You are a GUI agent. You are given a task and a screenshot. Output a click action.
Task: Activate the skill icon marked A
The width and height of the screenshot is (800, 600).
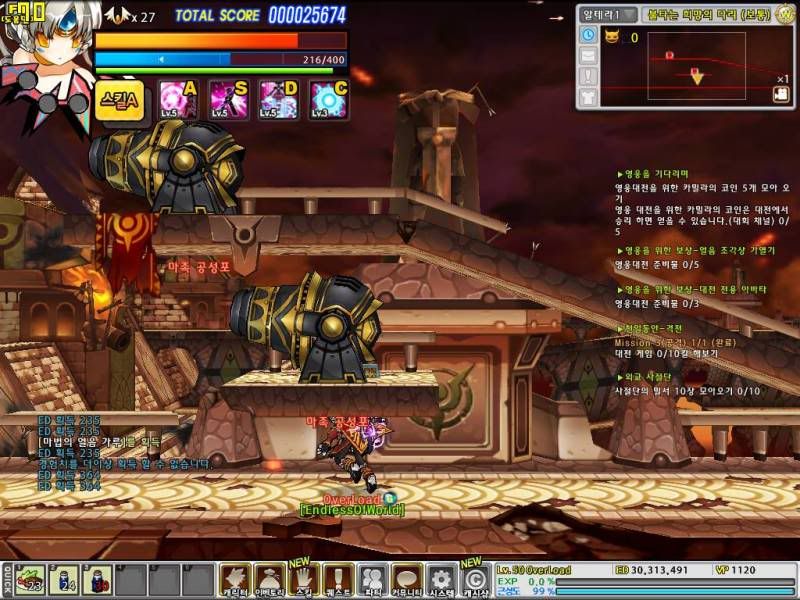[x=178, y=100]
